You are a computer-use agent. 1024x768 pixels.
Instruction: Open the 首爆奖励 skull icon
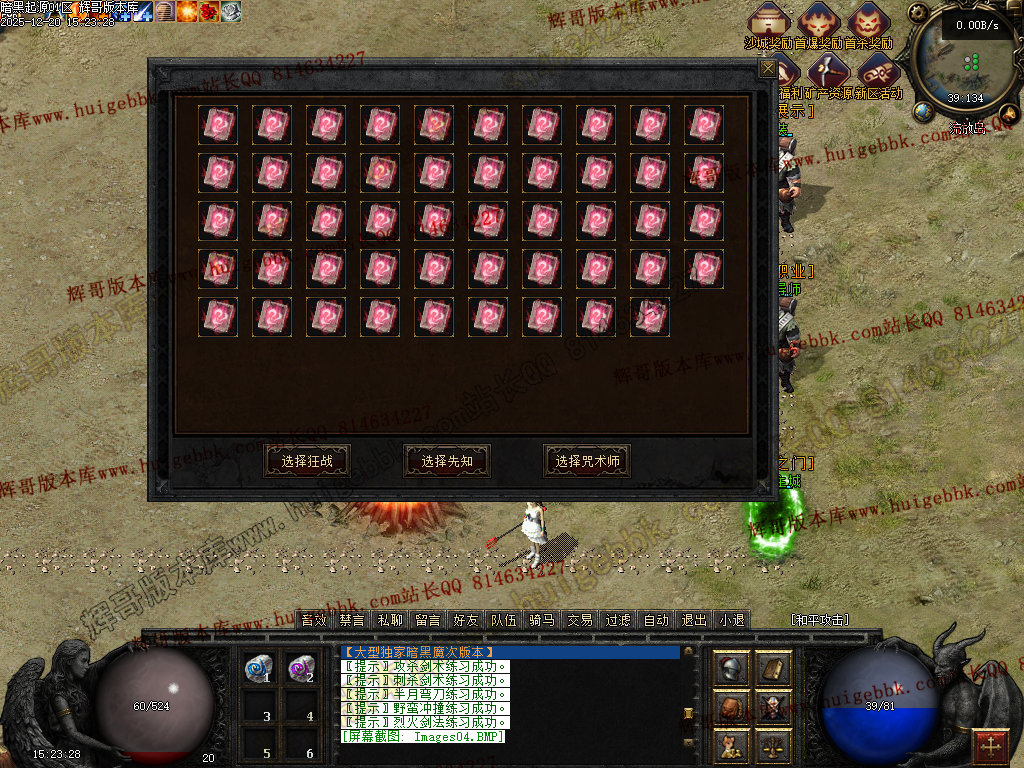(820, 22)
